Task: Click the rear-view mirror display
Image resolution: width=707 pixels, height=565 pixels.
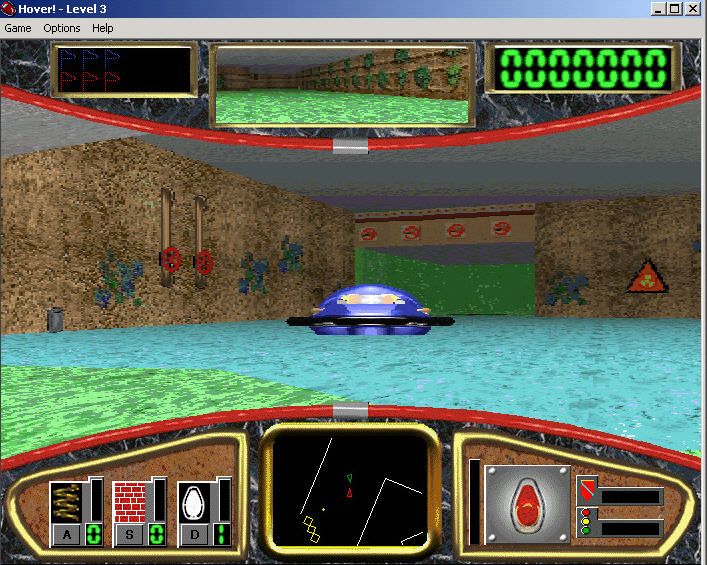Action: coord(343,85)
